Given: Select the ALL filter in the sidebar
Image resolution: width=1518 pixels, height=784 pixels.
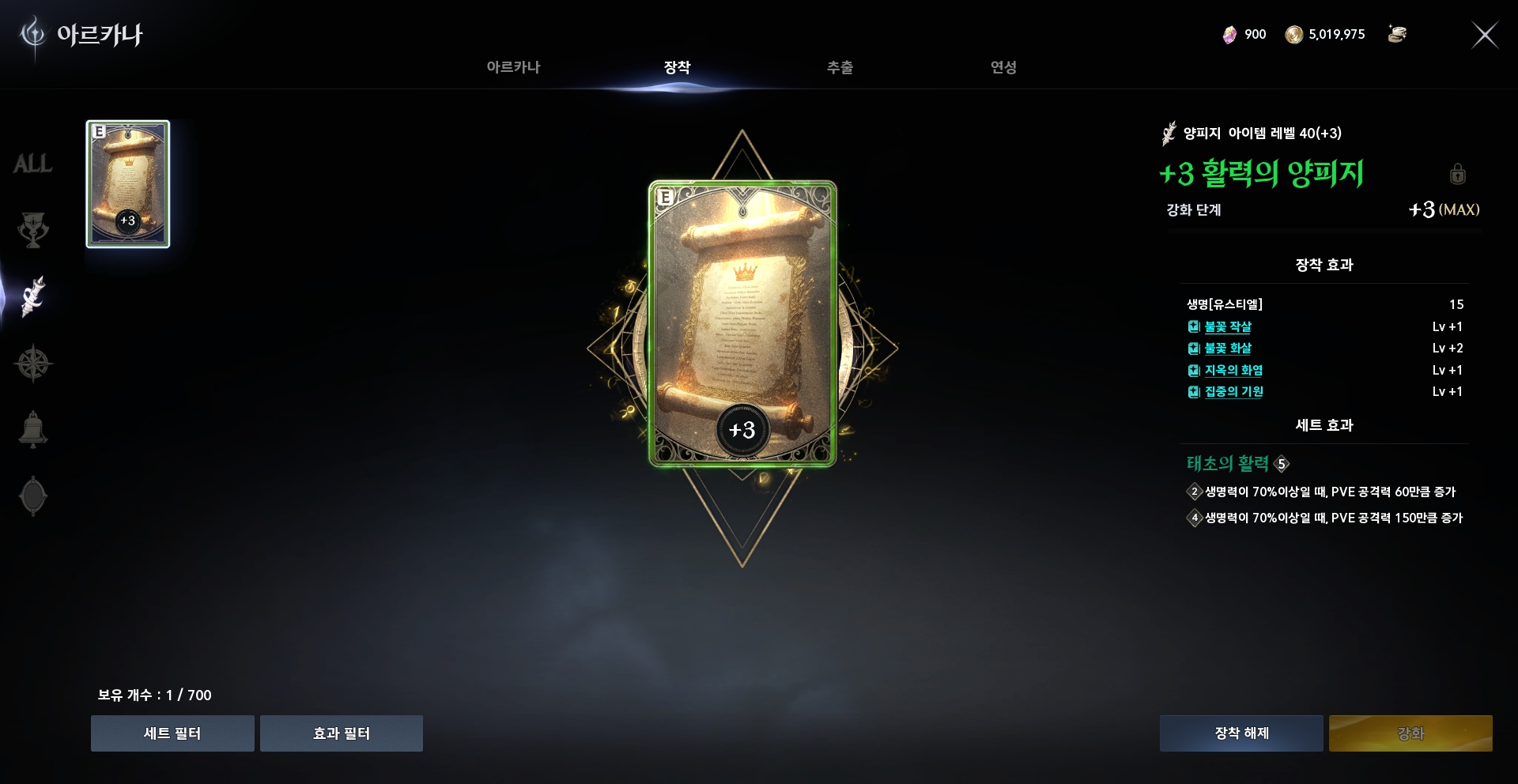Looking at the screenshot, I should coord(32,164).
